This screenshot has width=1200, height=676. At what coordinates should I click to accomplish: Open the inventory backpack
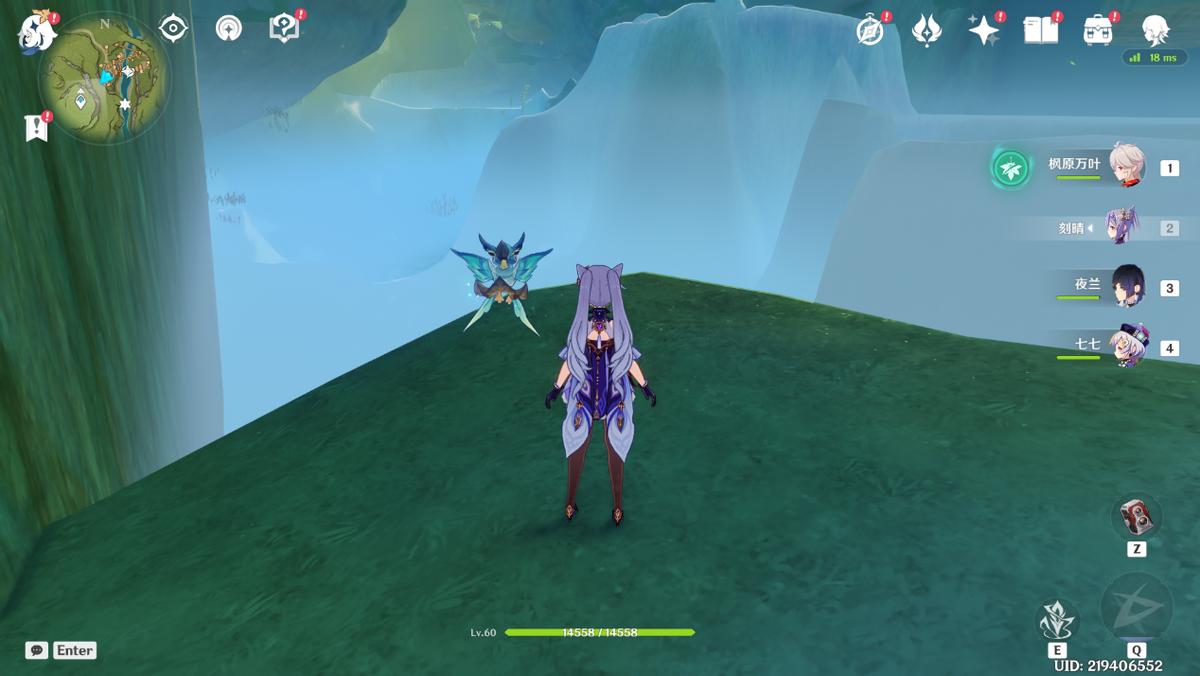pos(1098,30)
